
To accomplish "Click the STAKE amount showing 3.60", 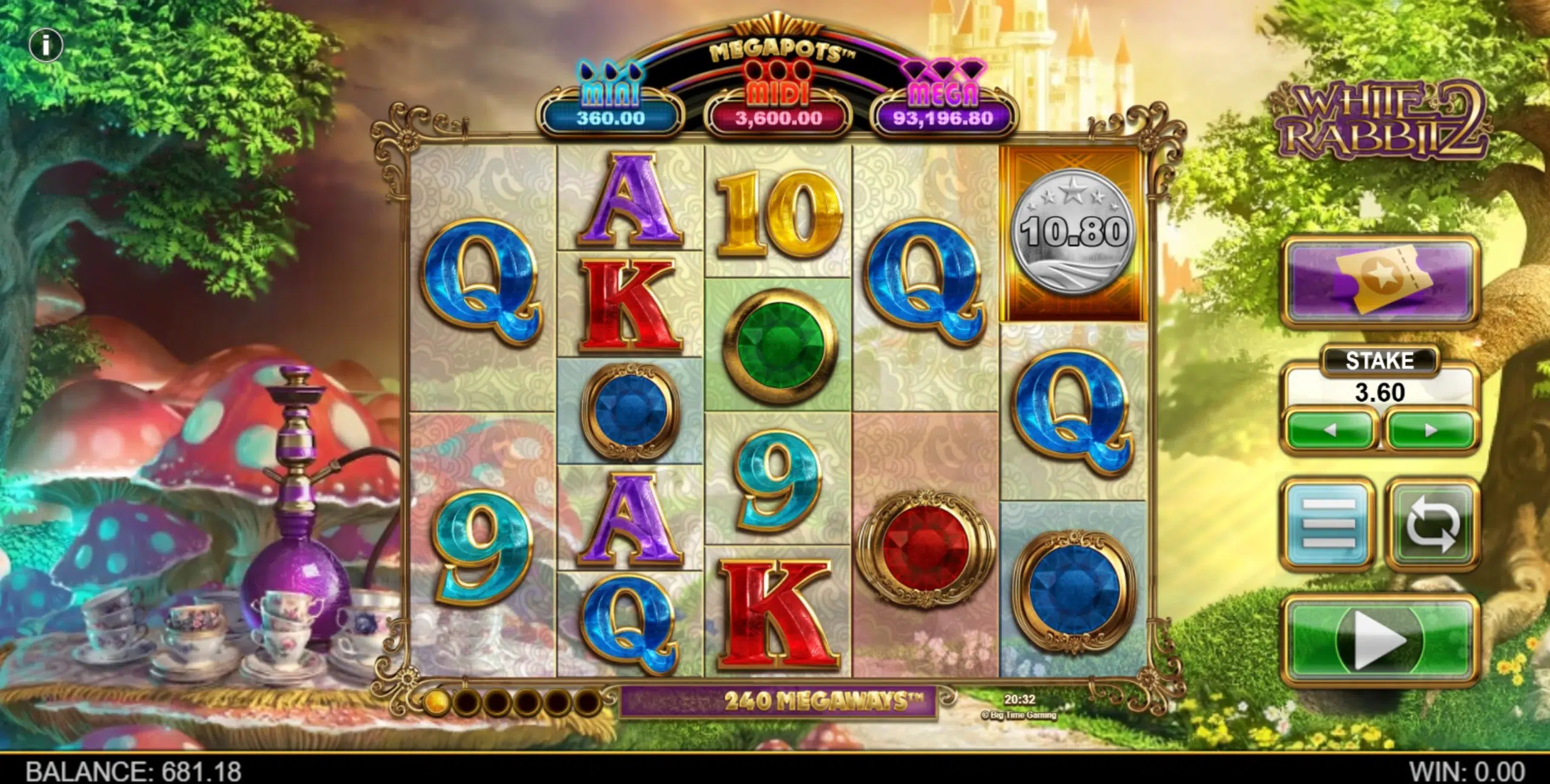I will 1379,392.
